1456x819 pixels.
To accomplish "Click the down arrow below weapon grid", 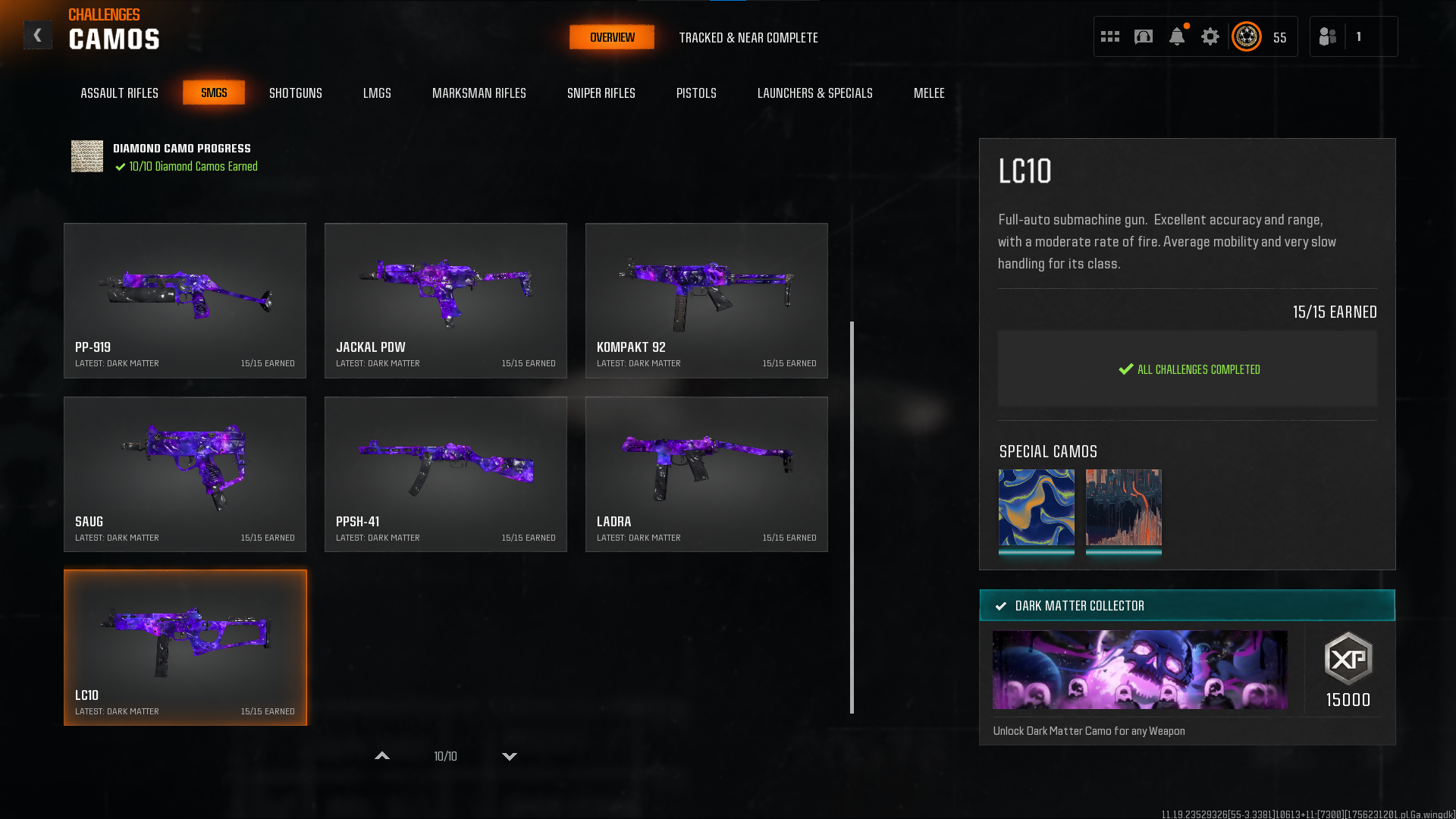I will [x=510, y=756].
